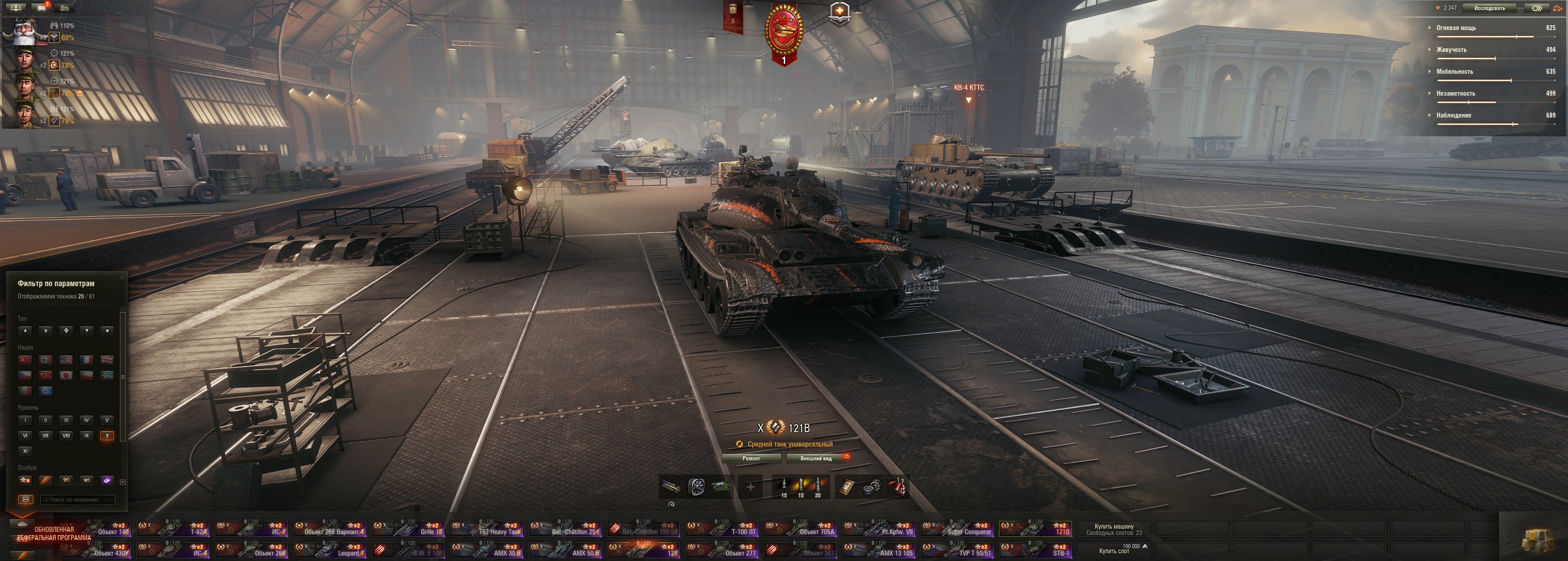Close the parameter filter panel

[122, 278]
